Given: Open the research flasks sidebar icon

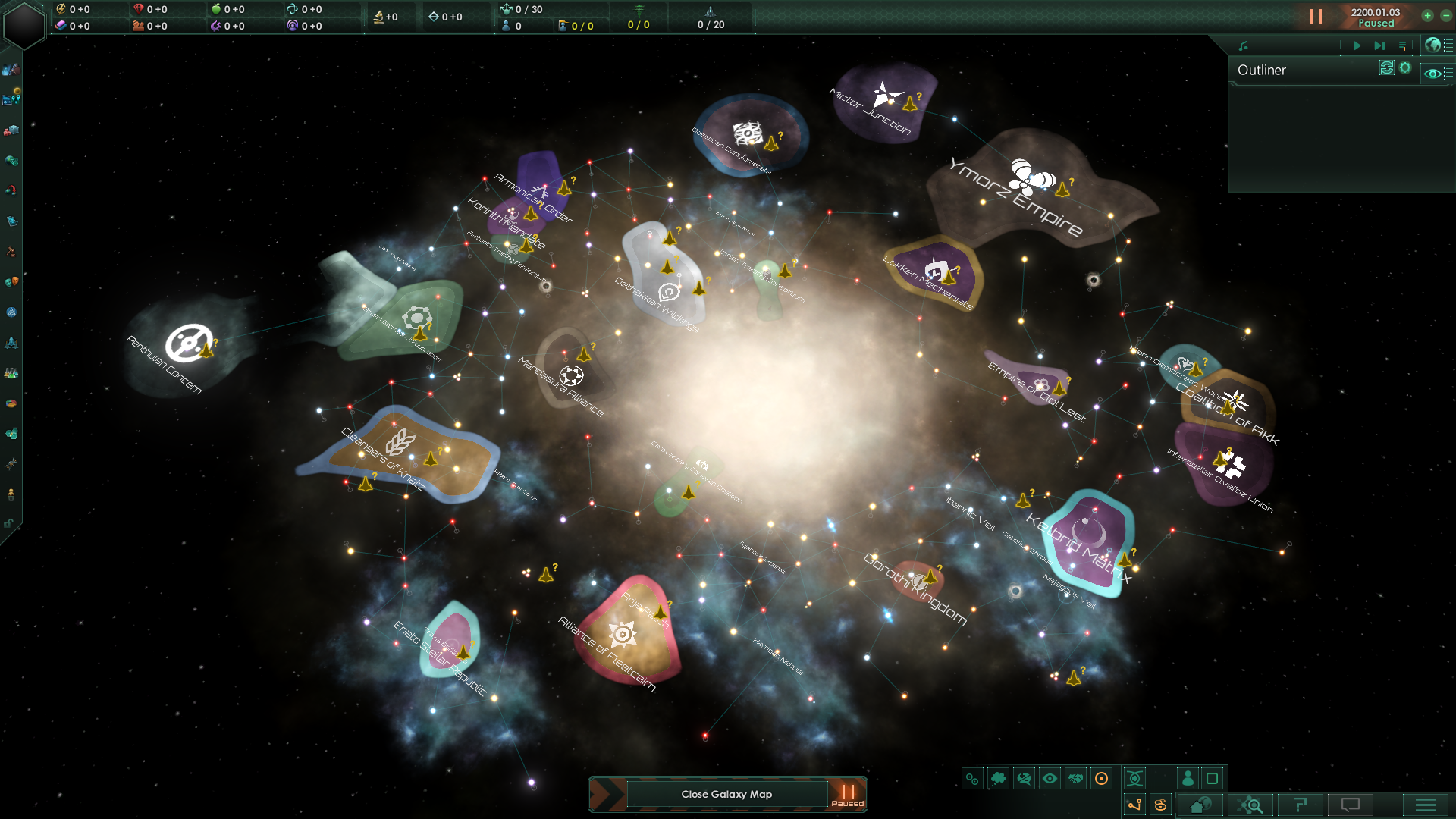Looking at the screenshot, I should 11,372.
